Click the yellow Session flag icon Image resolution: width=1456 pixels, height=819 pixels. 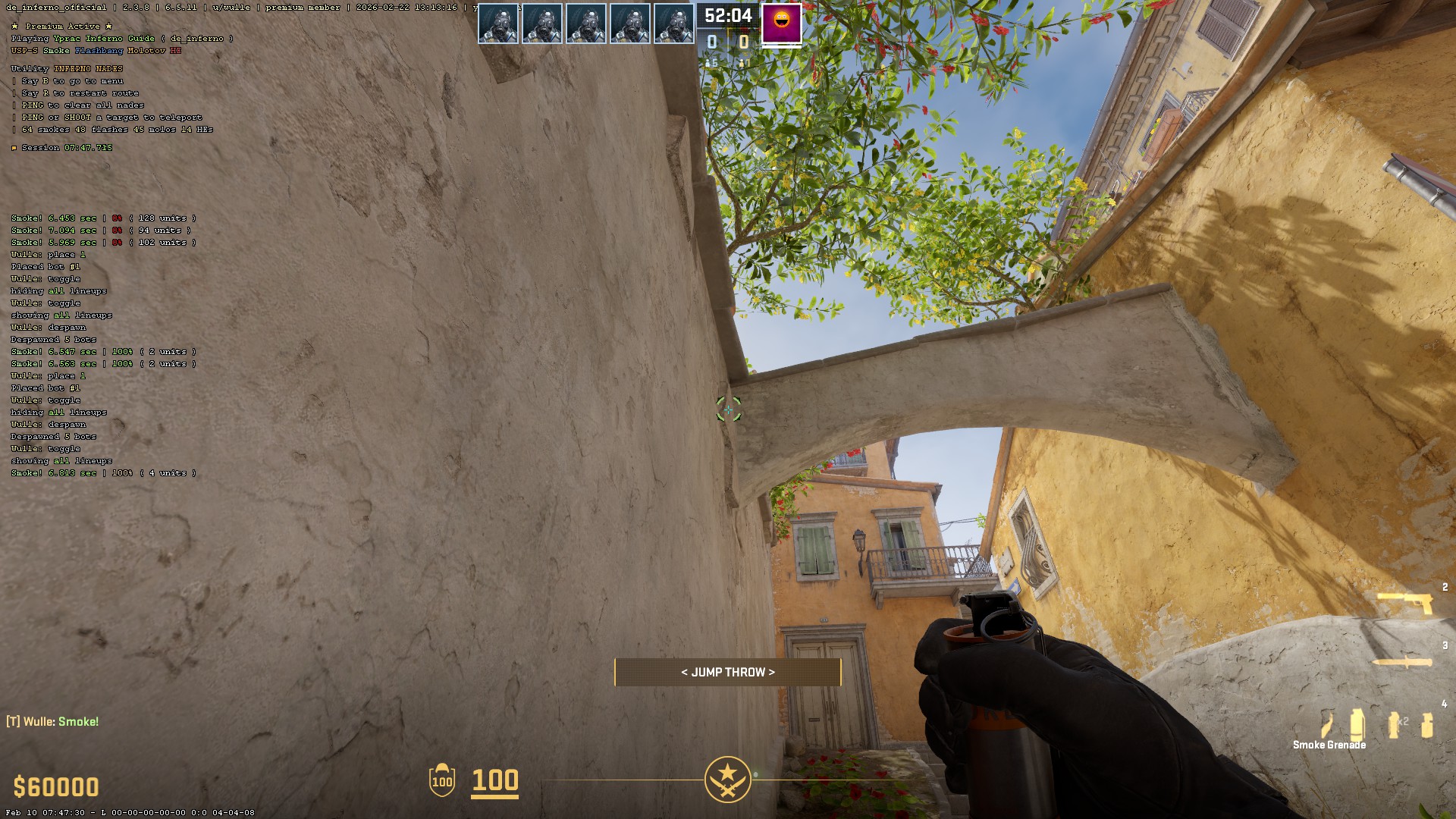15,147
